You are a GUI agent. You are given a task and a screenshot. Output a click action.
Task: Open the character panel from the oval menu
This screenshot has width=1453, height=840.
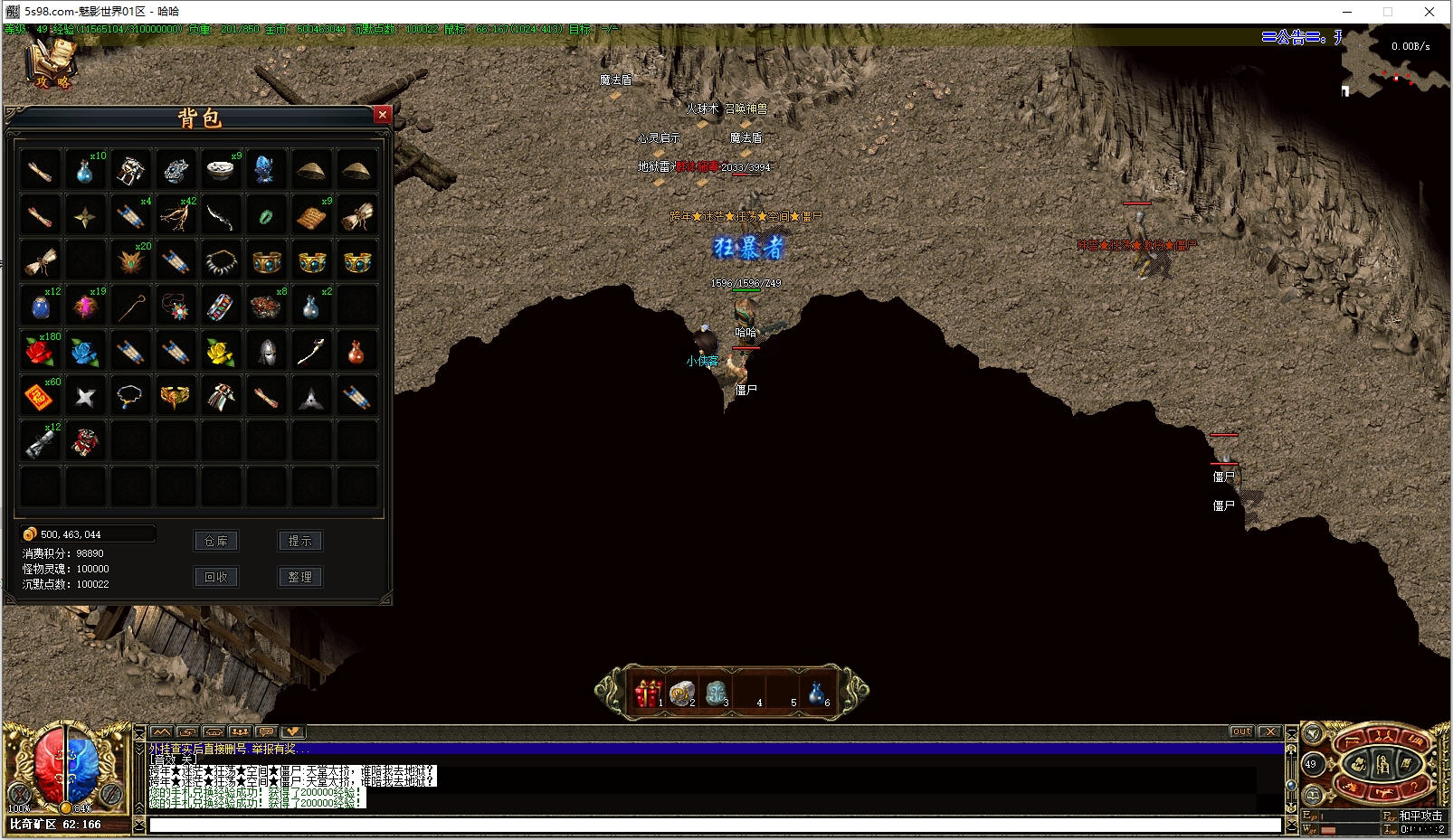point(1382,765)
